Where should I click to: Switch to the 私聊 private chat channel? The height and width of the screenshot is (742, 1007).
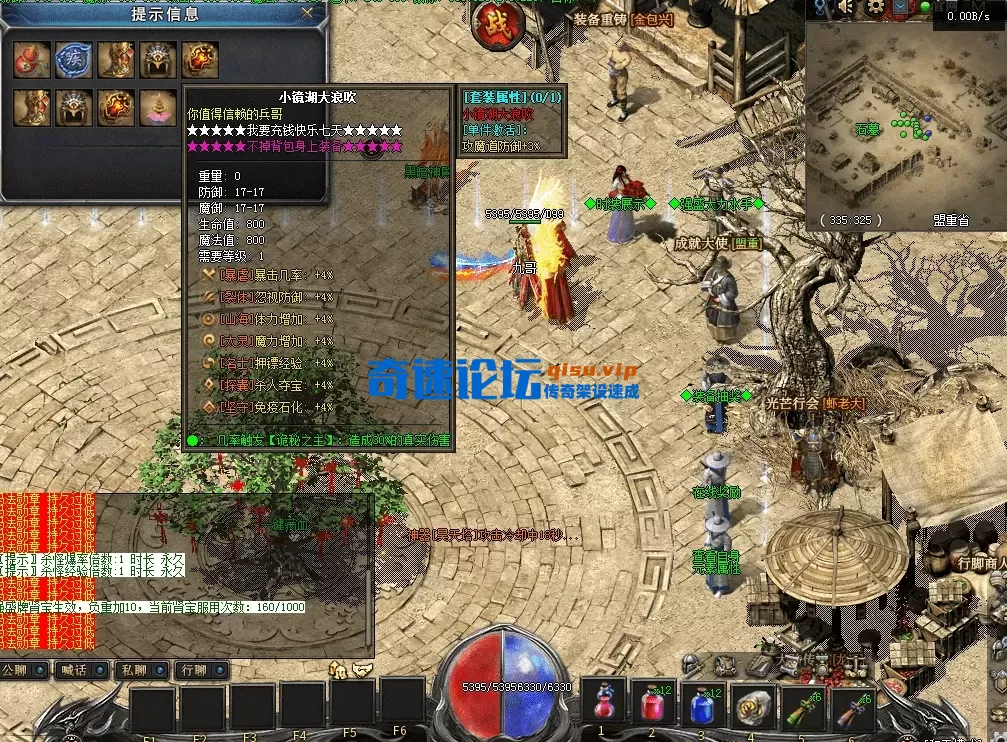click(141, 669)
